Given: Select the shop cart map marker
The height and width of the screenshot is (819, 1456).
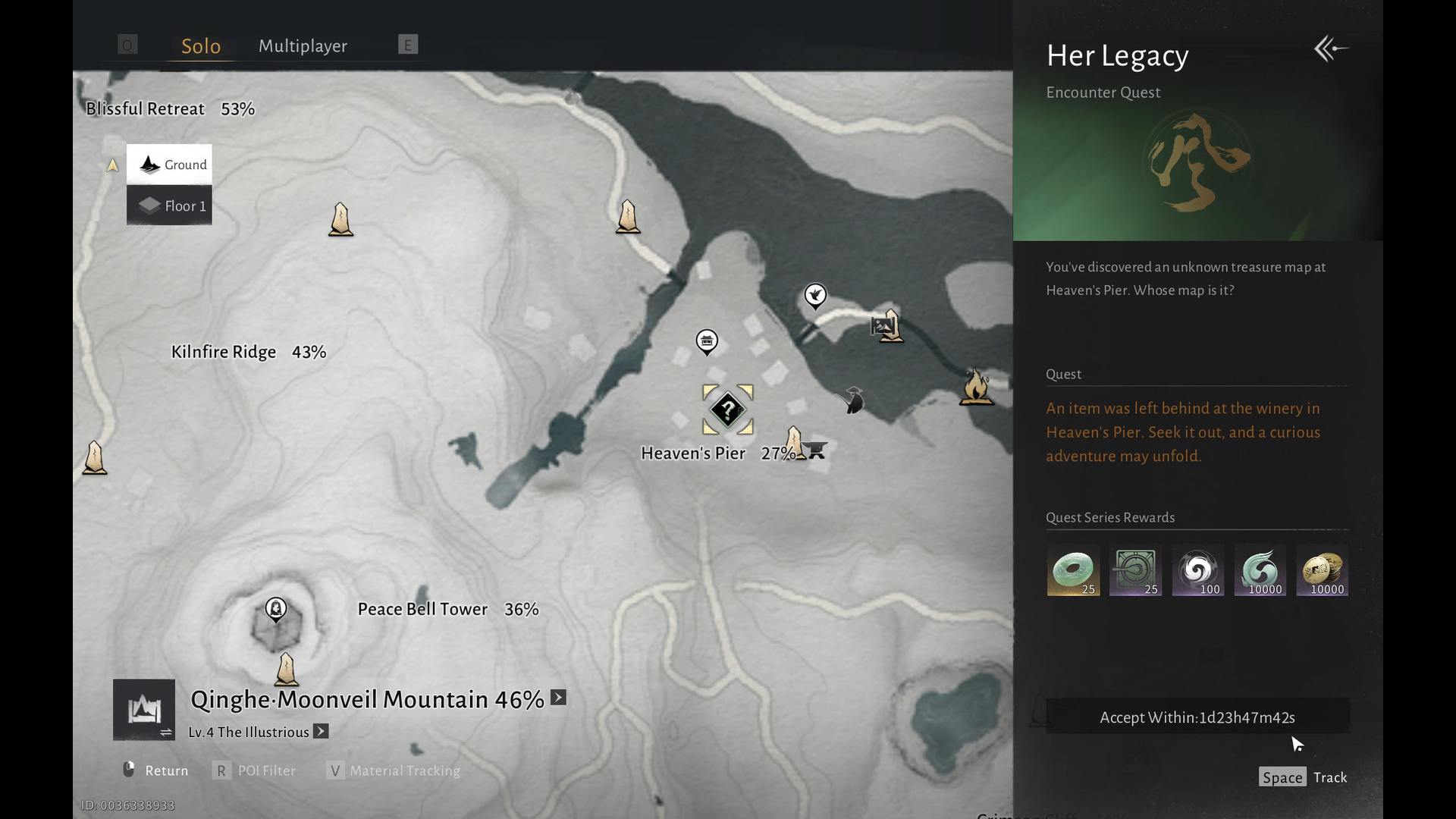Looking at the screenshot, I should tap(815, 450).
